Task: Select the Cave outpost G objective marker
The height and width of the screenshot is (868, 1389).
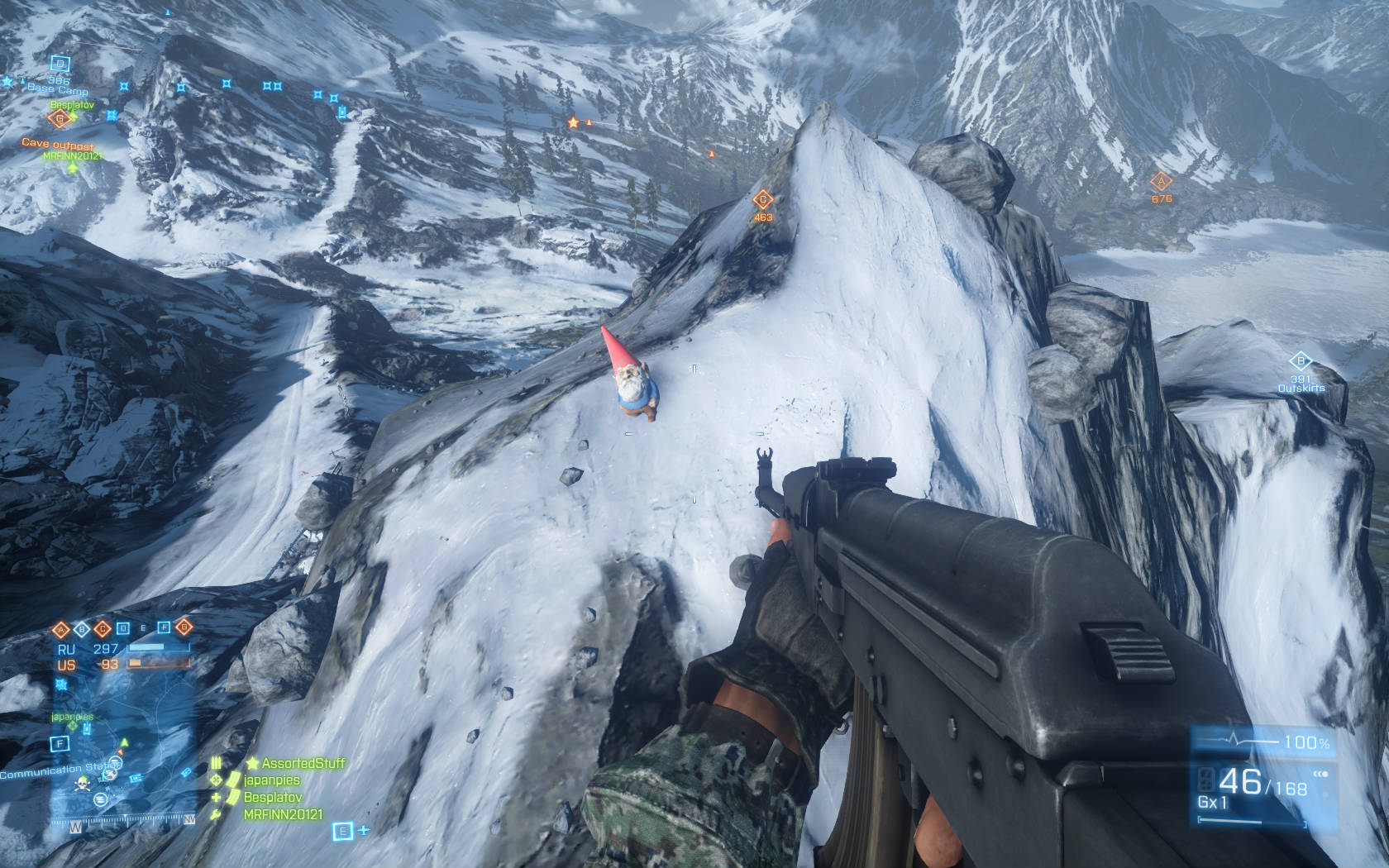Action: [x=60, y=119]
